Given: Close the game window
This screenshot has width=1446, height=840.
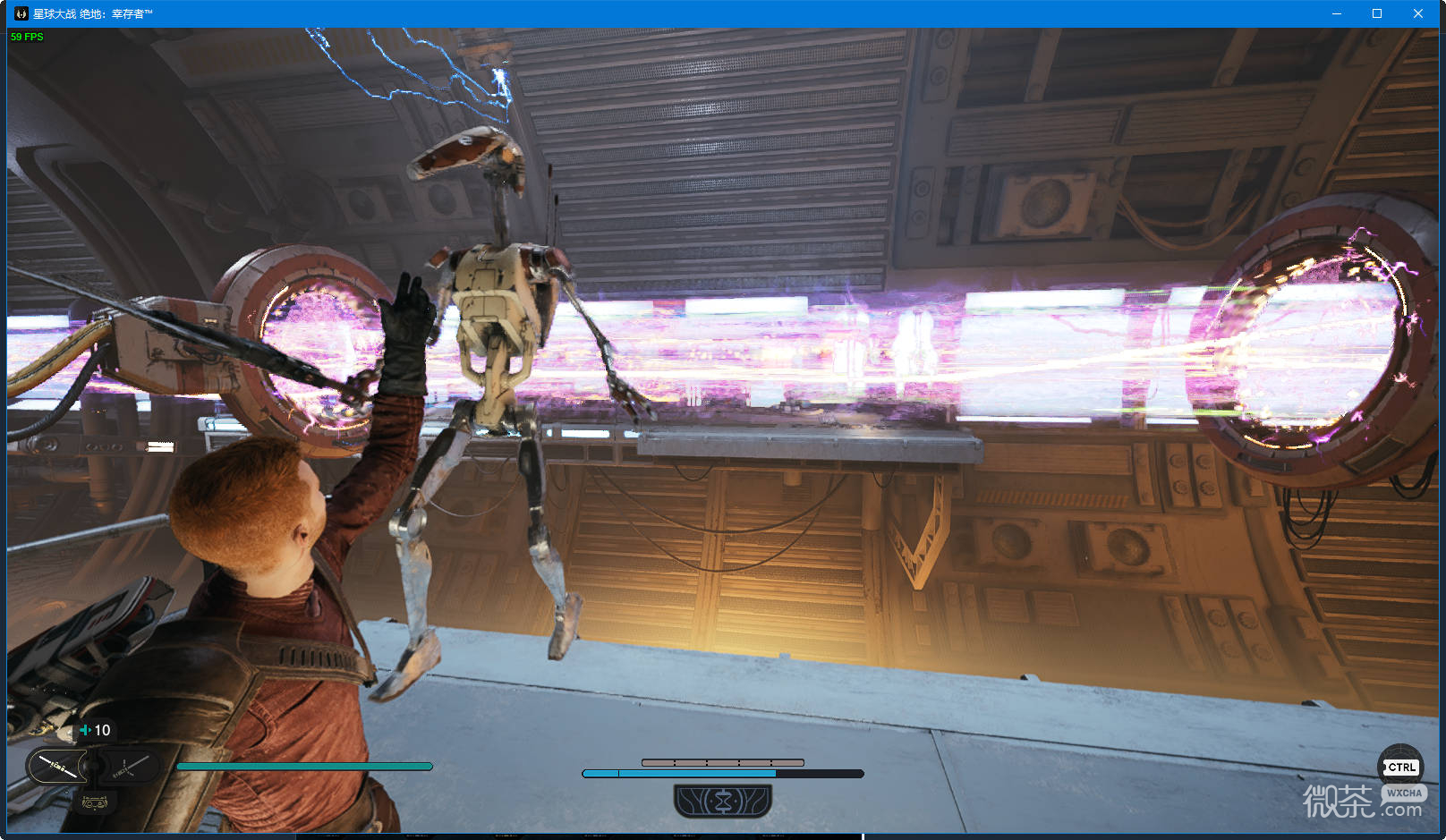Looking at the screenshot, I should click(x=1417, y=13).
